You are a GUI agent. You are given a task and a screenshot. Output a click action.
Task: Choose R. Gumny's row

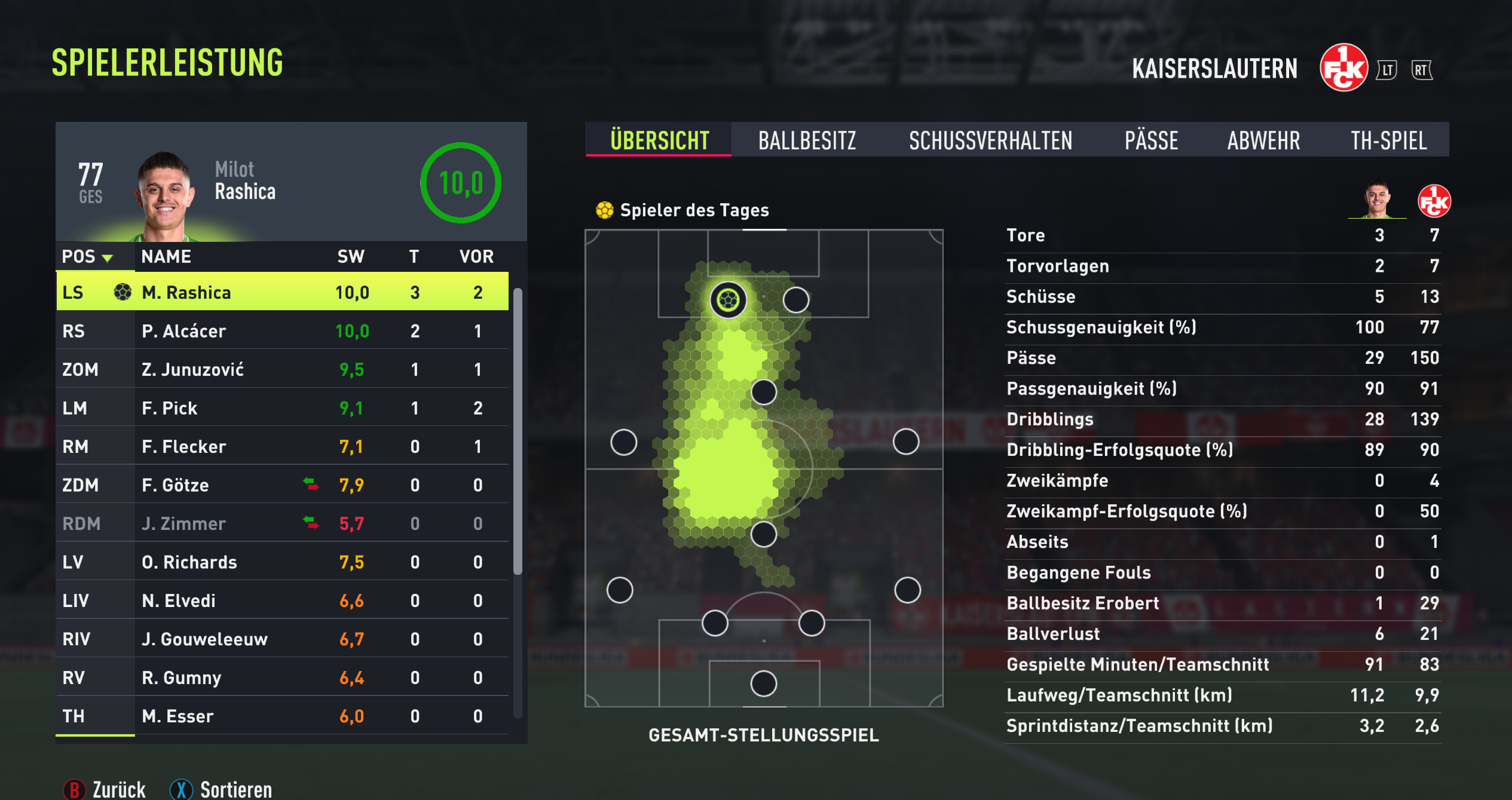tap(282, 678)
